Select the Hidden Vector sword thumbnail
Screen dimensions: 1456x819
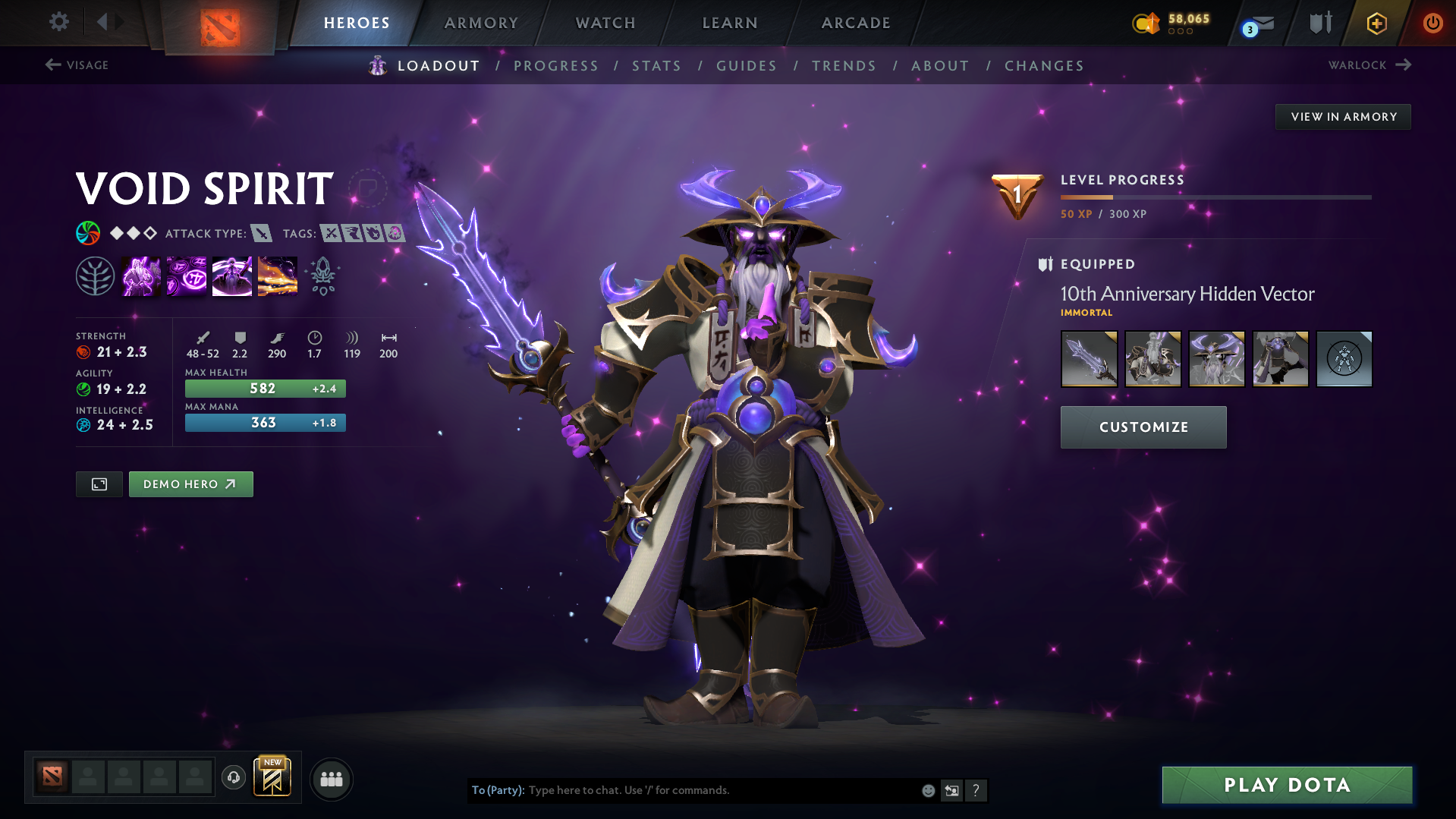point(1089,358)
